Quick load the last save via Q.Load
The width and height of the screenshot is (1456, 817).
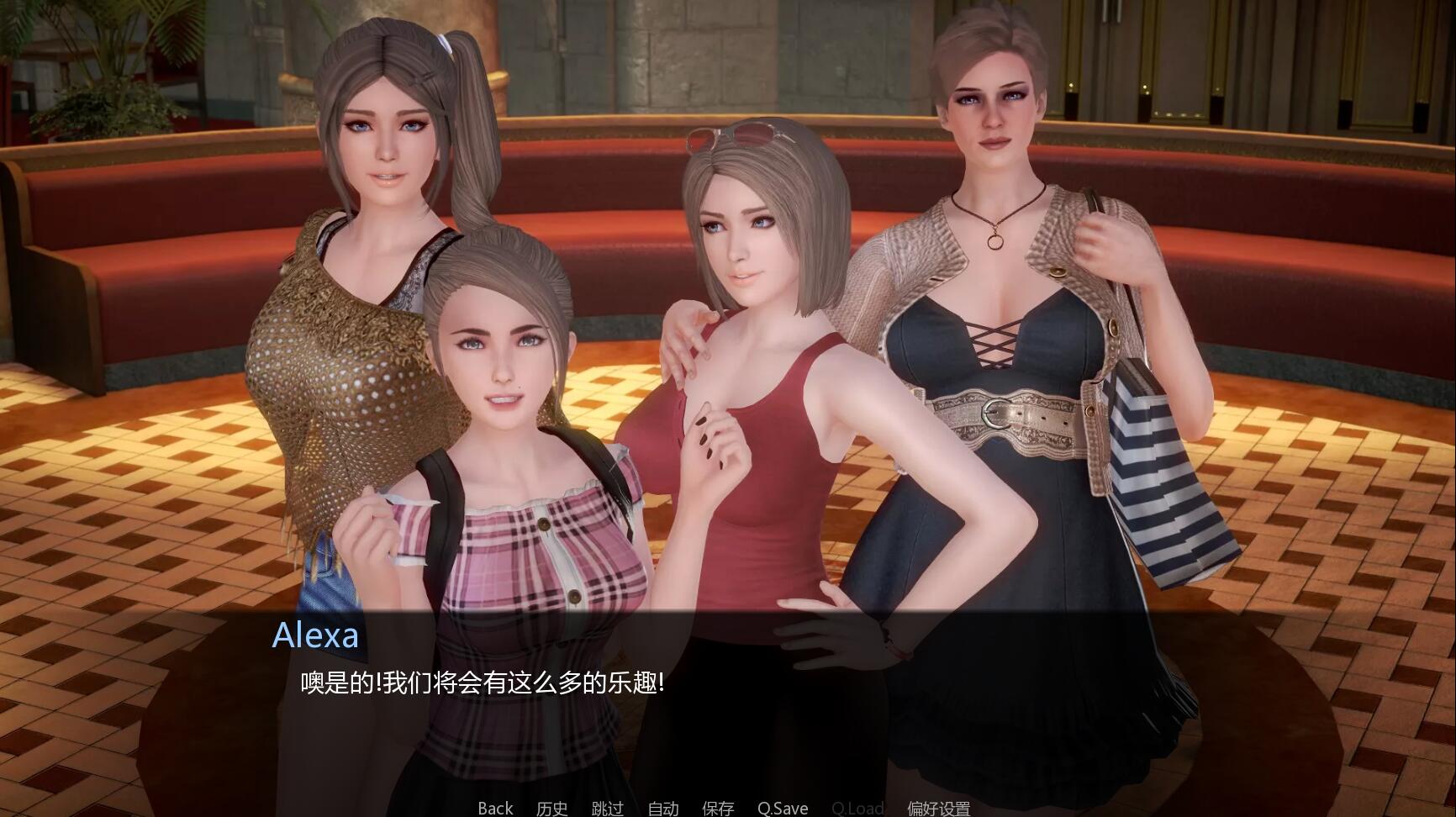(x=857, y=809)
